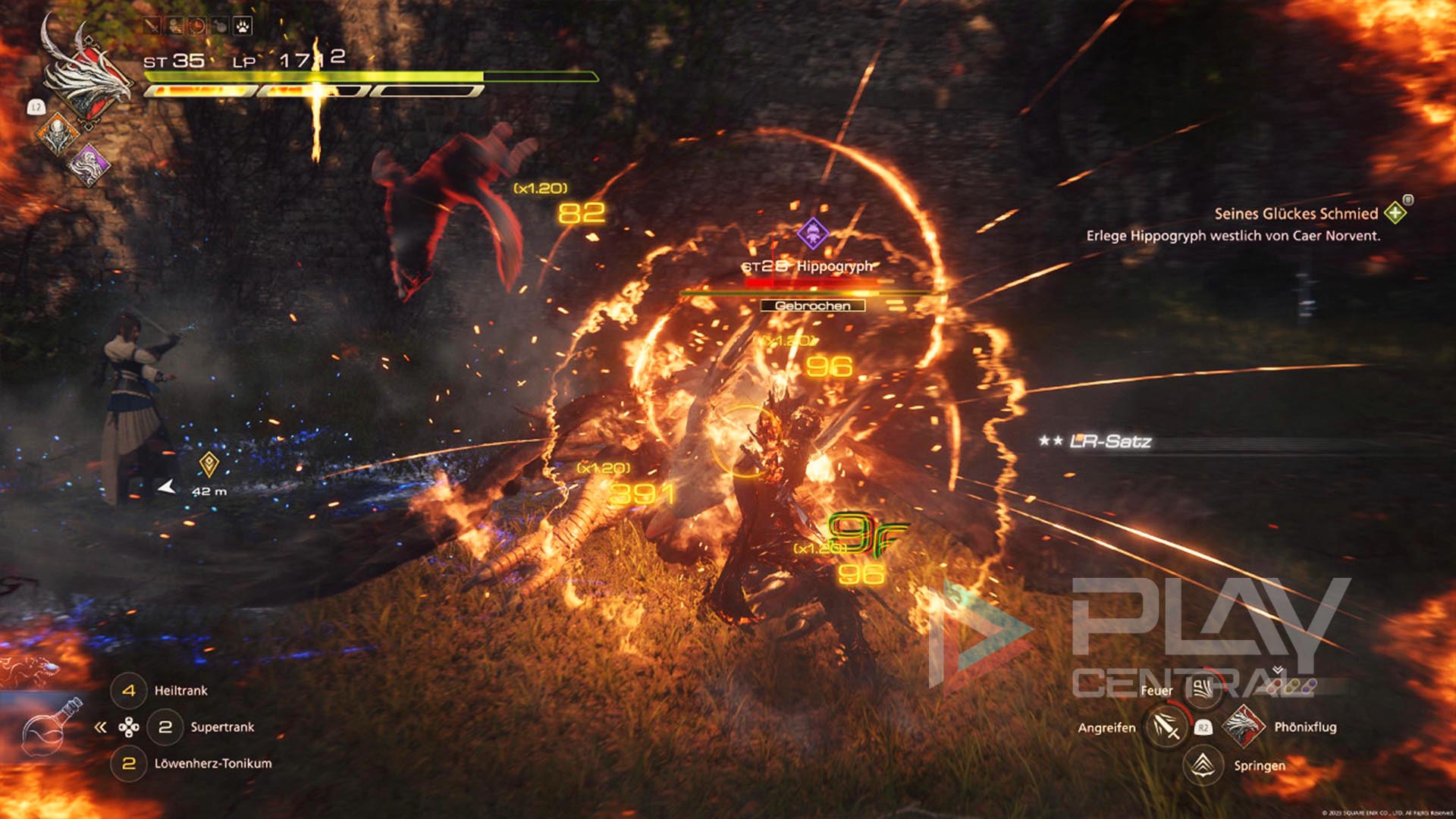
Task: Use the Supertrank shortcut slot
Action: [165, 727]
